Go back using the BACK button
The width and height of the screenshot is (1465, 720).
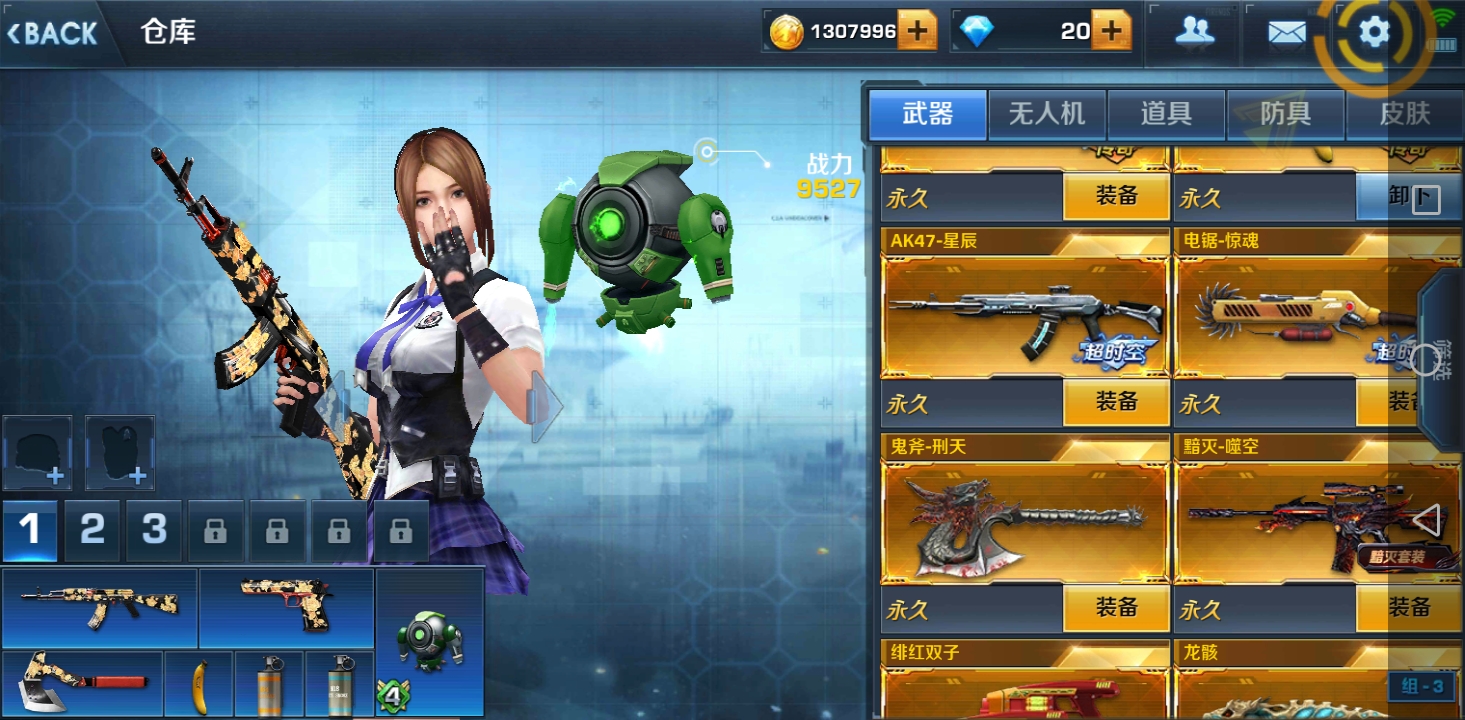(x=53, y=33)
